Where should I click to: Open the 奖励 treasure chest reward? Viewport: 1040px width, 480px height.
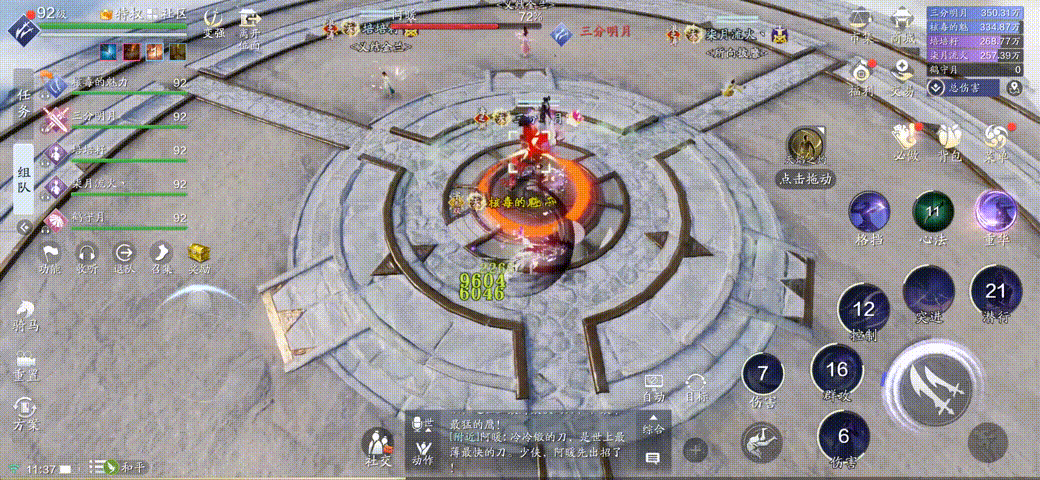coord(199,257)
